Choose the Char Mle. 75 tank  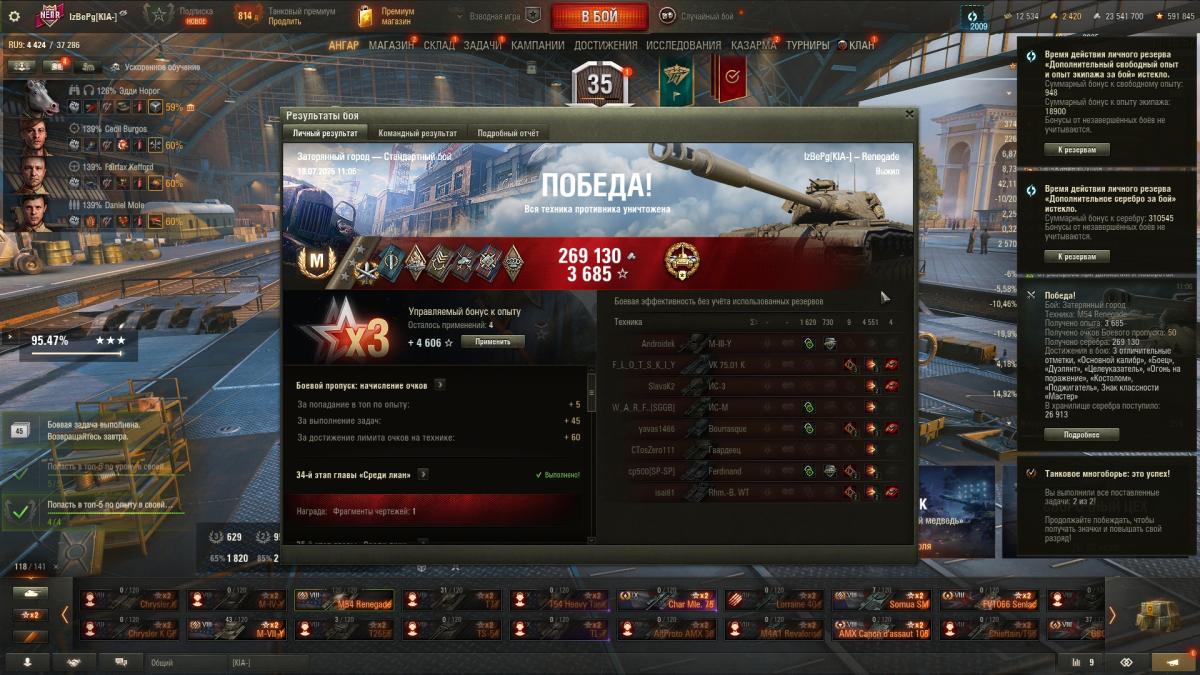click(x=666, y=601)
